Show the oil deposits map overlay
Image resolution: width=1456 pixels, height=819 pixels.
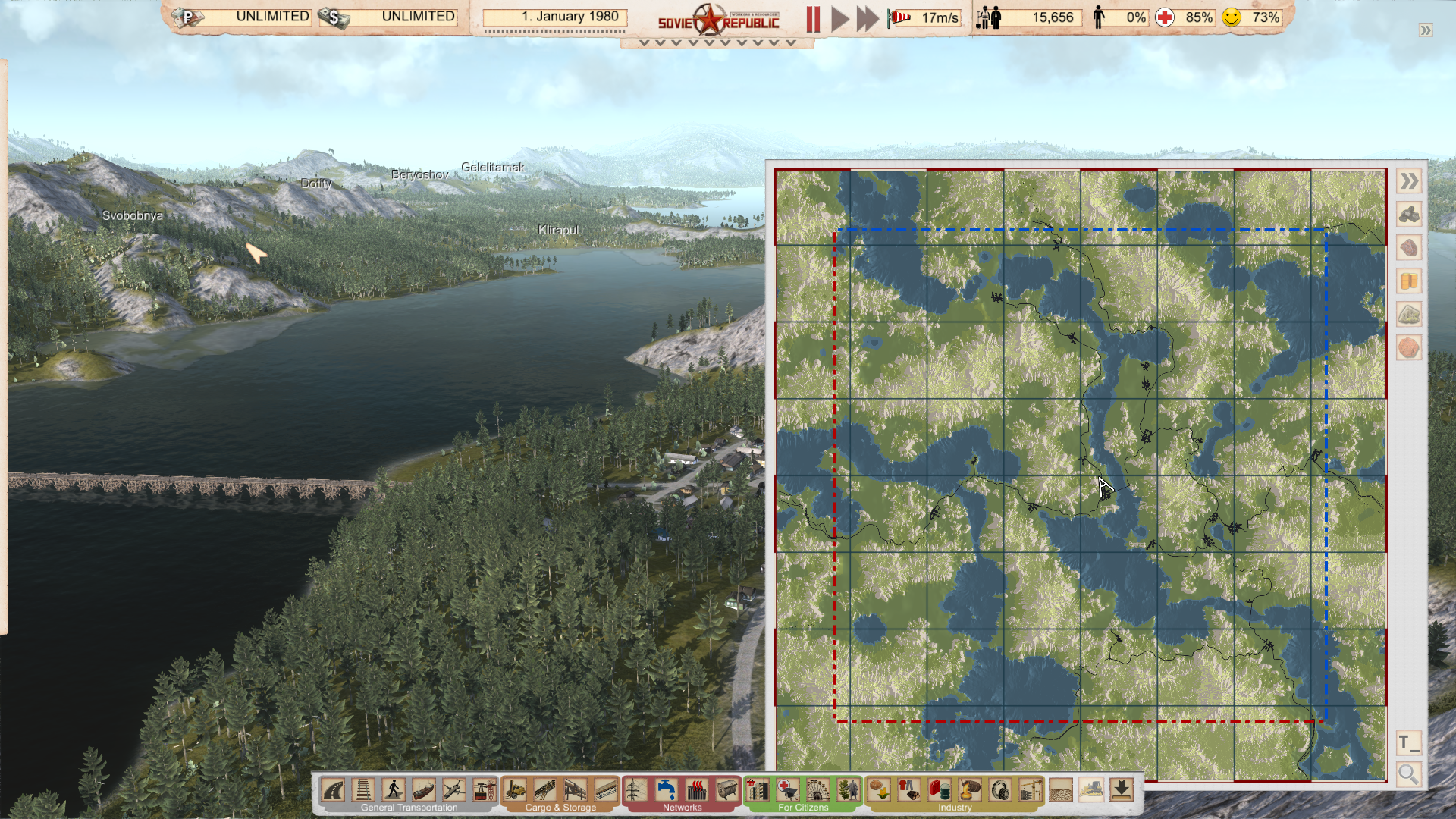pos(1409,280)
